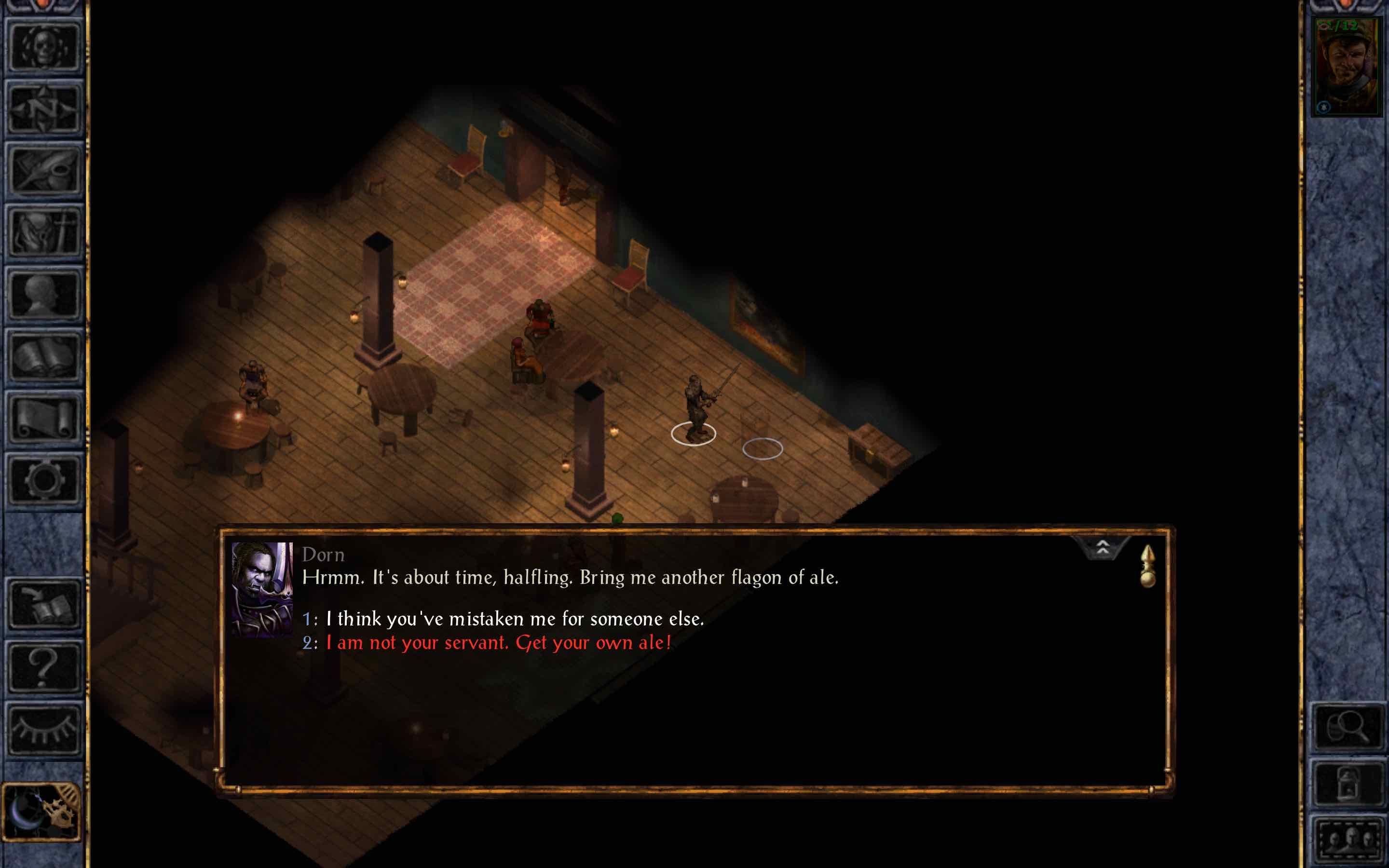
Task: Choose reply "I think you've mistaken me for someone else"
Action: (514, 619)
